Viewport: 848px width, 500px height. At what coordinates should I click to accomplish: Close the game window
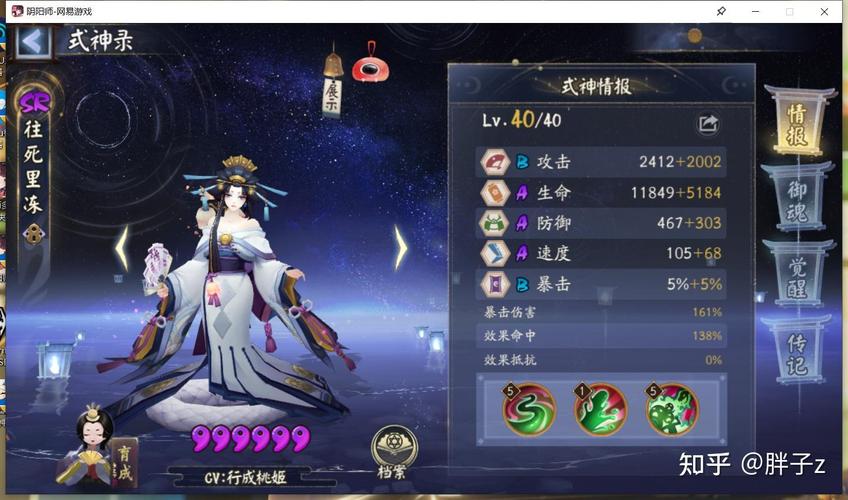(x=824, y=11)
